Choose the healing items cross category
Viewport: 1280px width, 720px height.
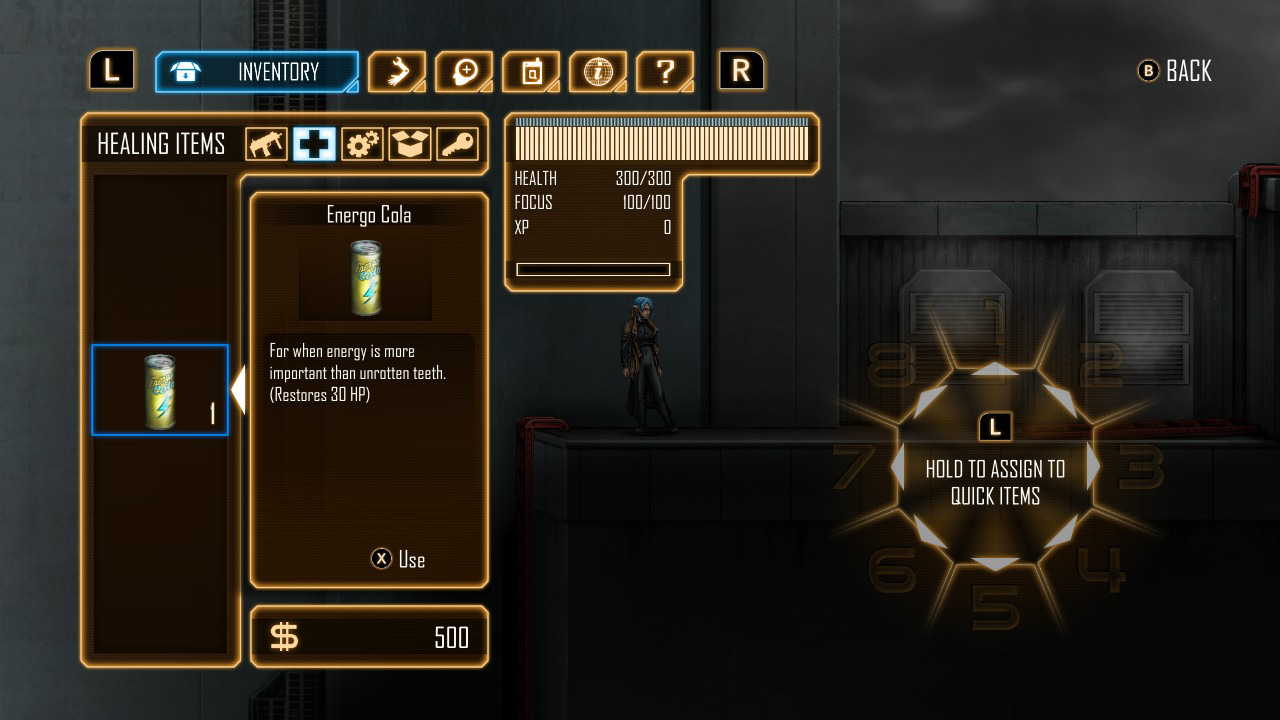pos(314,145)
